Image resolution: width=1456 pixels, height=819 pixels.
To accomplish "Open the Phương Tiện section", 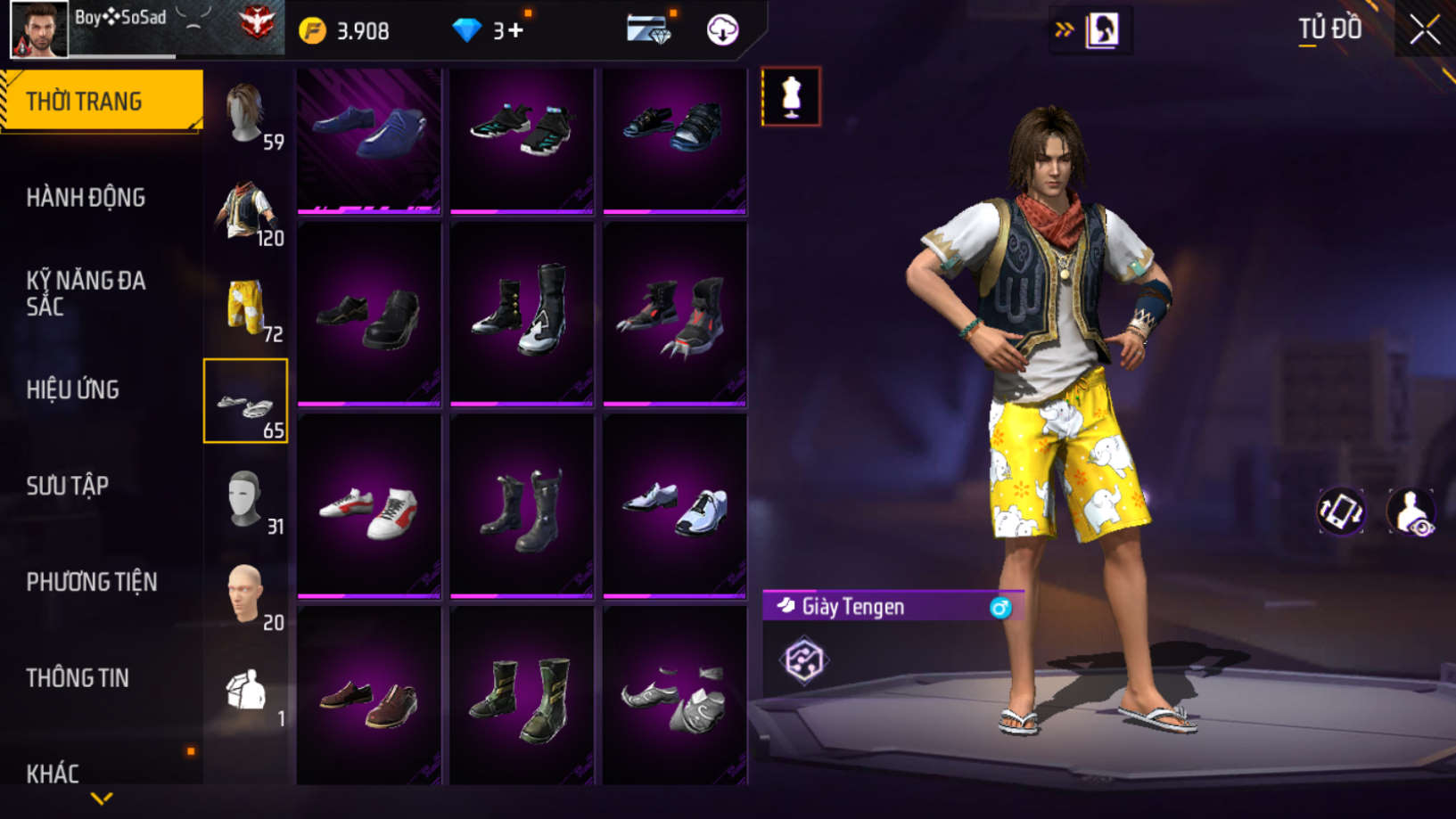I will (91, 582).
